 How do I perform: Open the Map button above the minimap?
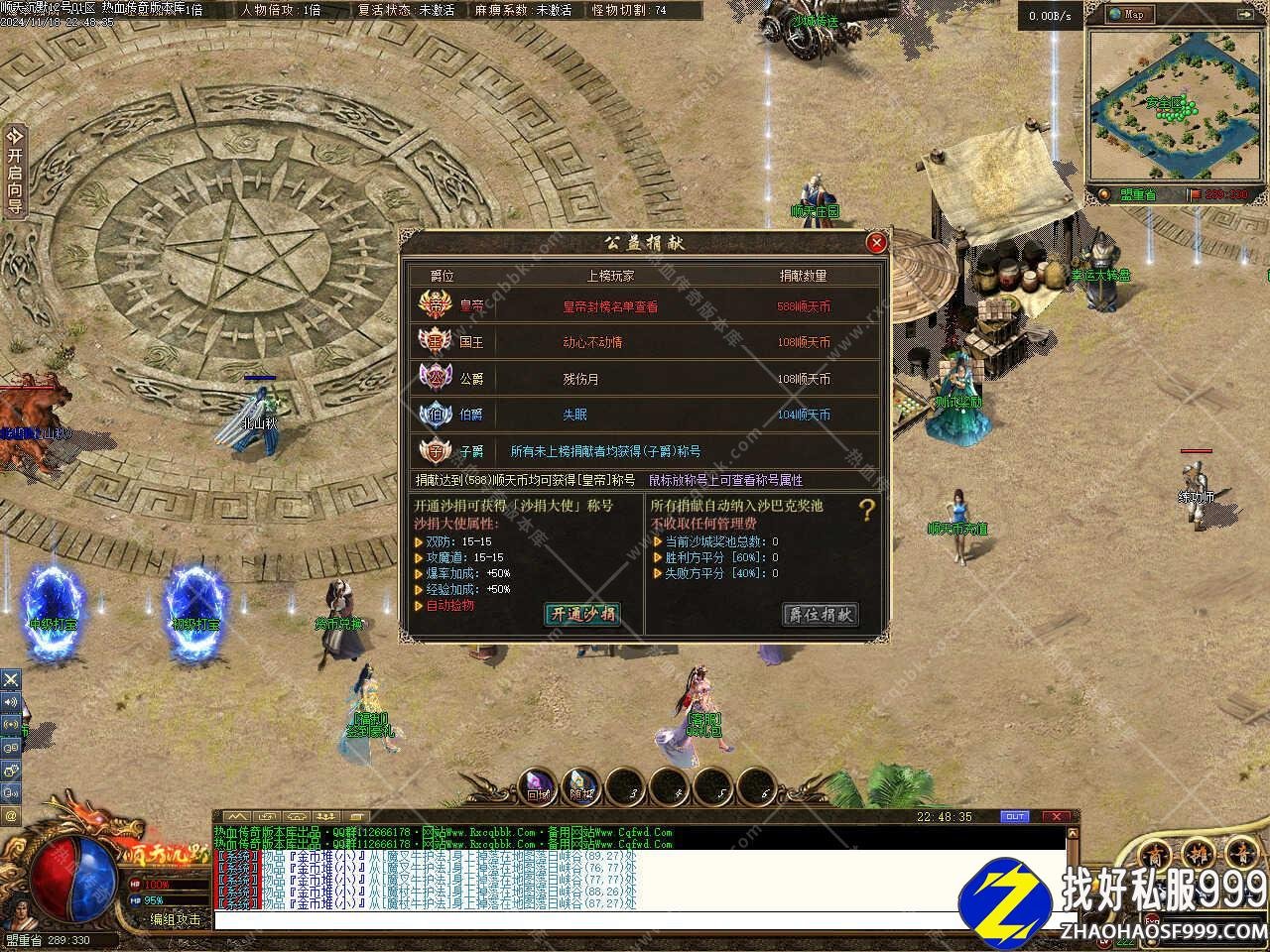1128,14
